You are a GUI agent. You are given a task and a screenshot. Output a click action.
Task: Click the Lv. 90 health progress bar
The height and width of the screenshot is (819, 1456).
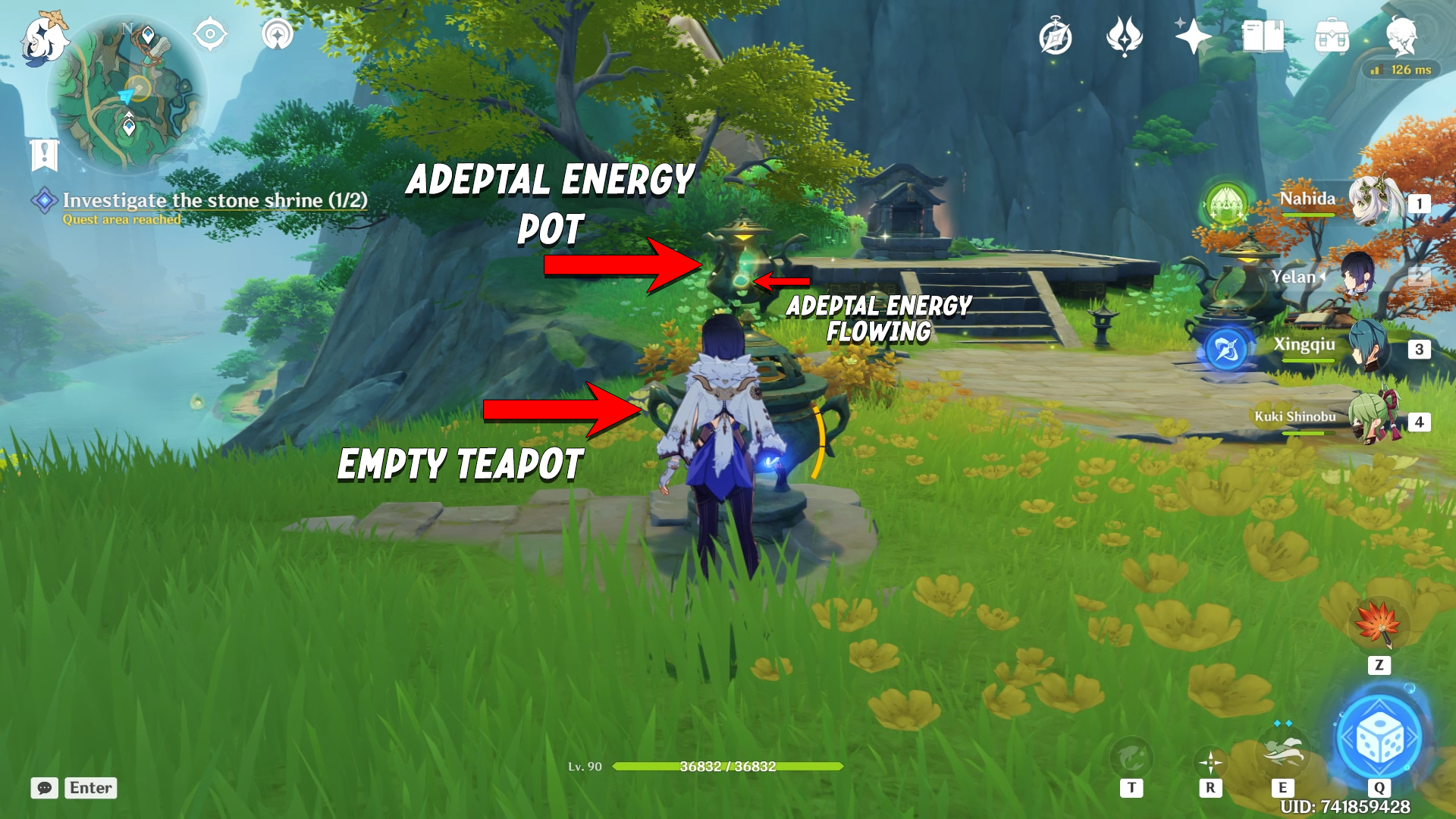tap(728, 767)
